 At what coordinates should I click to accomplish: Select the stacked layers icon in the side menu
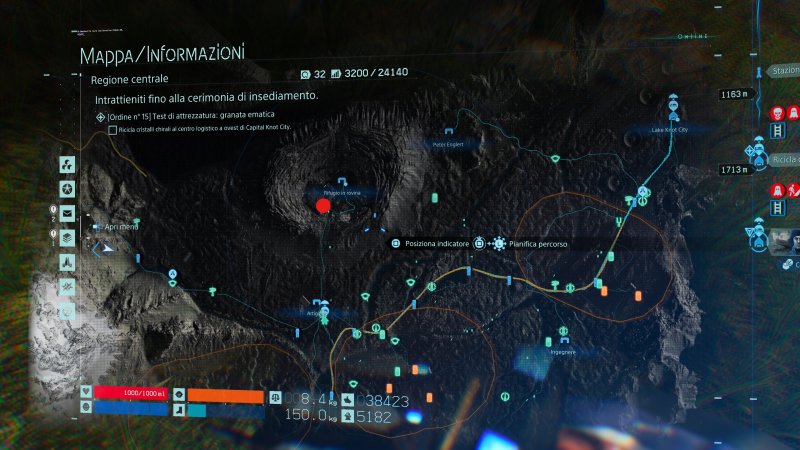[66, 238]
